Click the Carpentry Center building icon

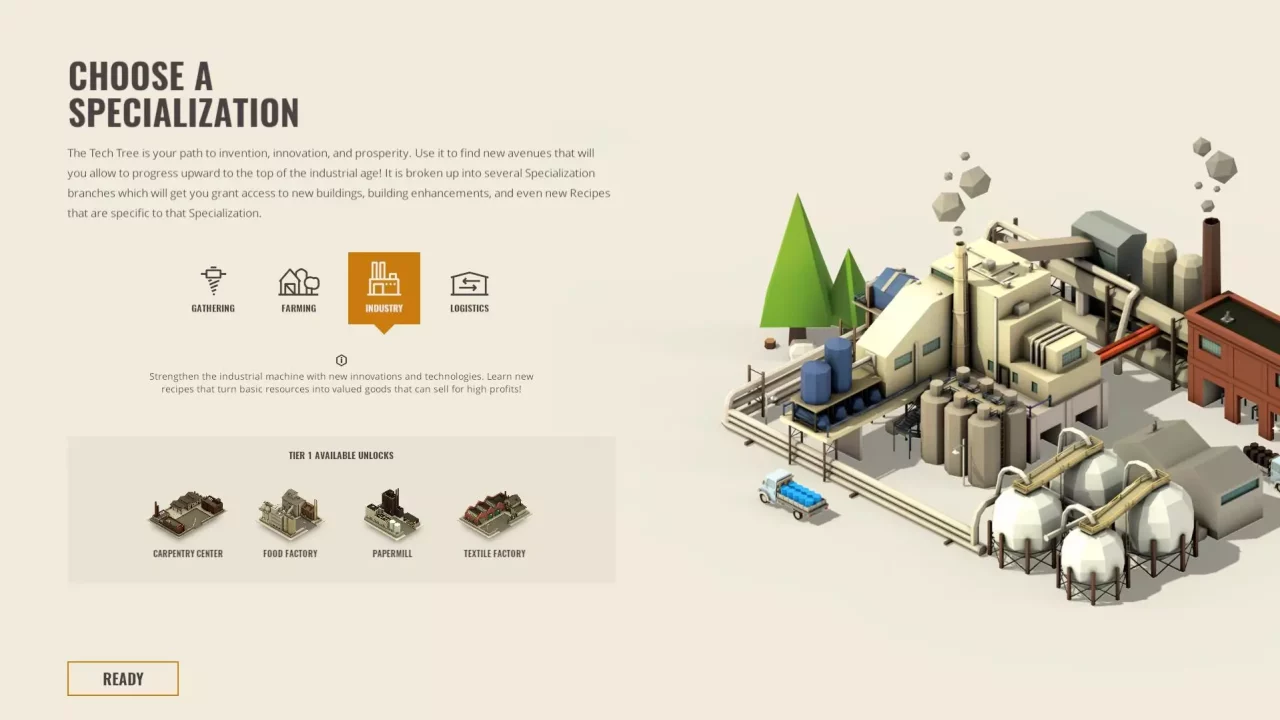[x=187, y=512]
